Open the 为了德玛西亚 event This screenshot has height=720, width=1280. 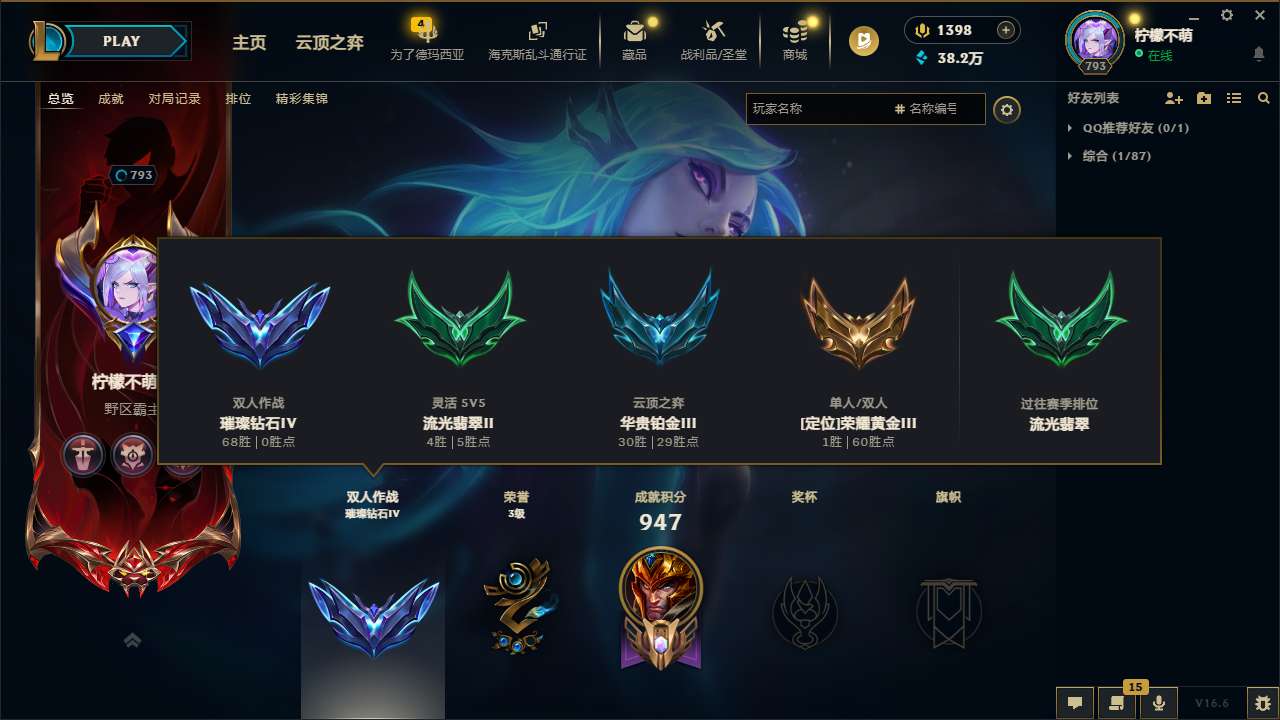point(428,40)
